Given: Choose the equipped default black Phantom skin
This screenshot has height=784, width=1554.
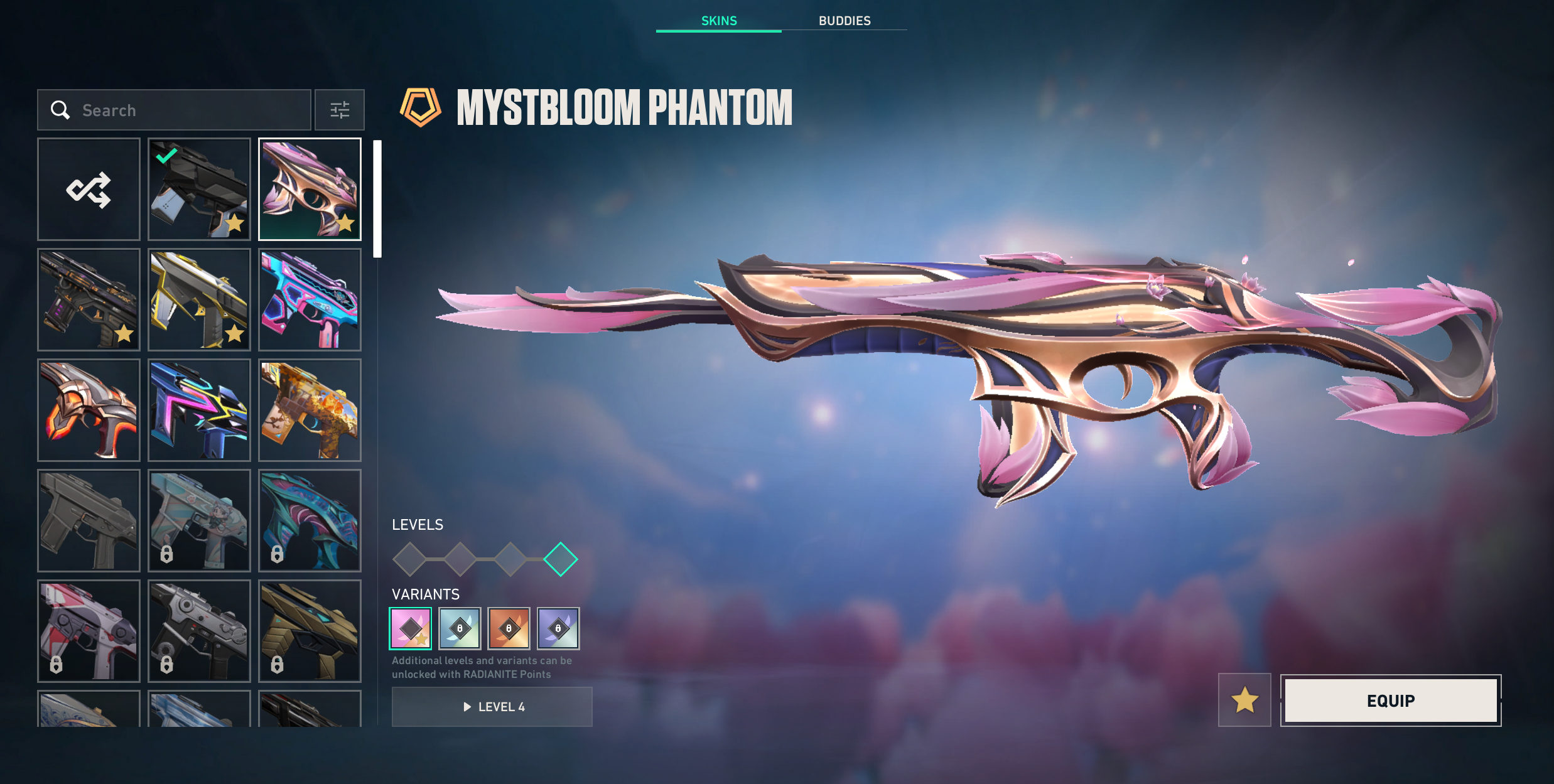Looking at the screenshot, I should coord(199,190).
